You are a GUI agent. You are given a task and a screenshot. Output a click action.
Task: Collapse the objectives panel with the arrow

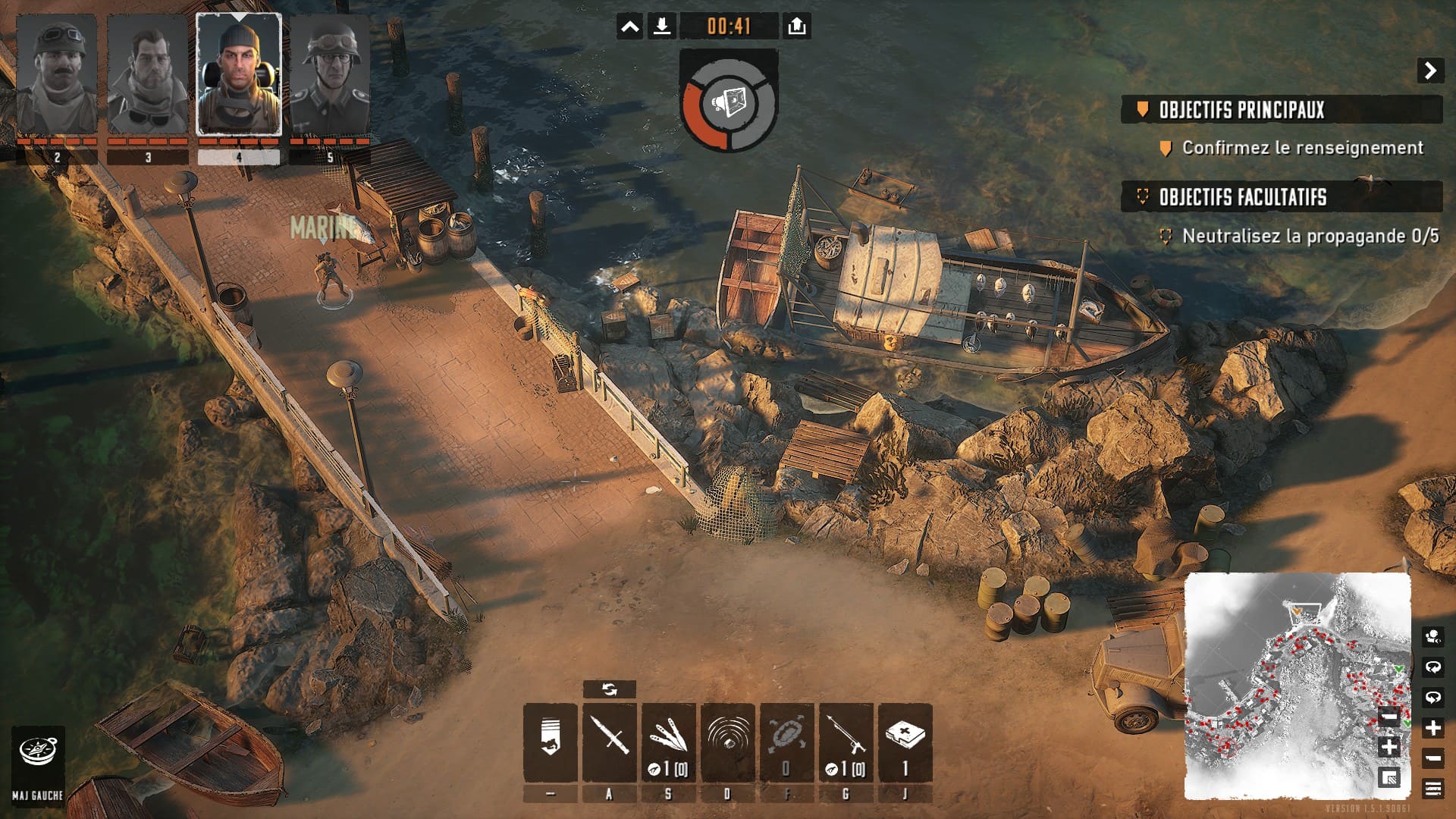pyautogui.click(x=1430, y=71)
